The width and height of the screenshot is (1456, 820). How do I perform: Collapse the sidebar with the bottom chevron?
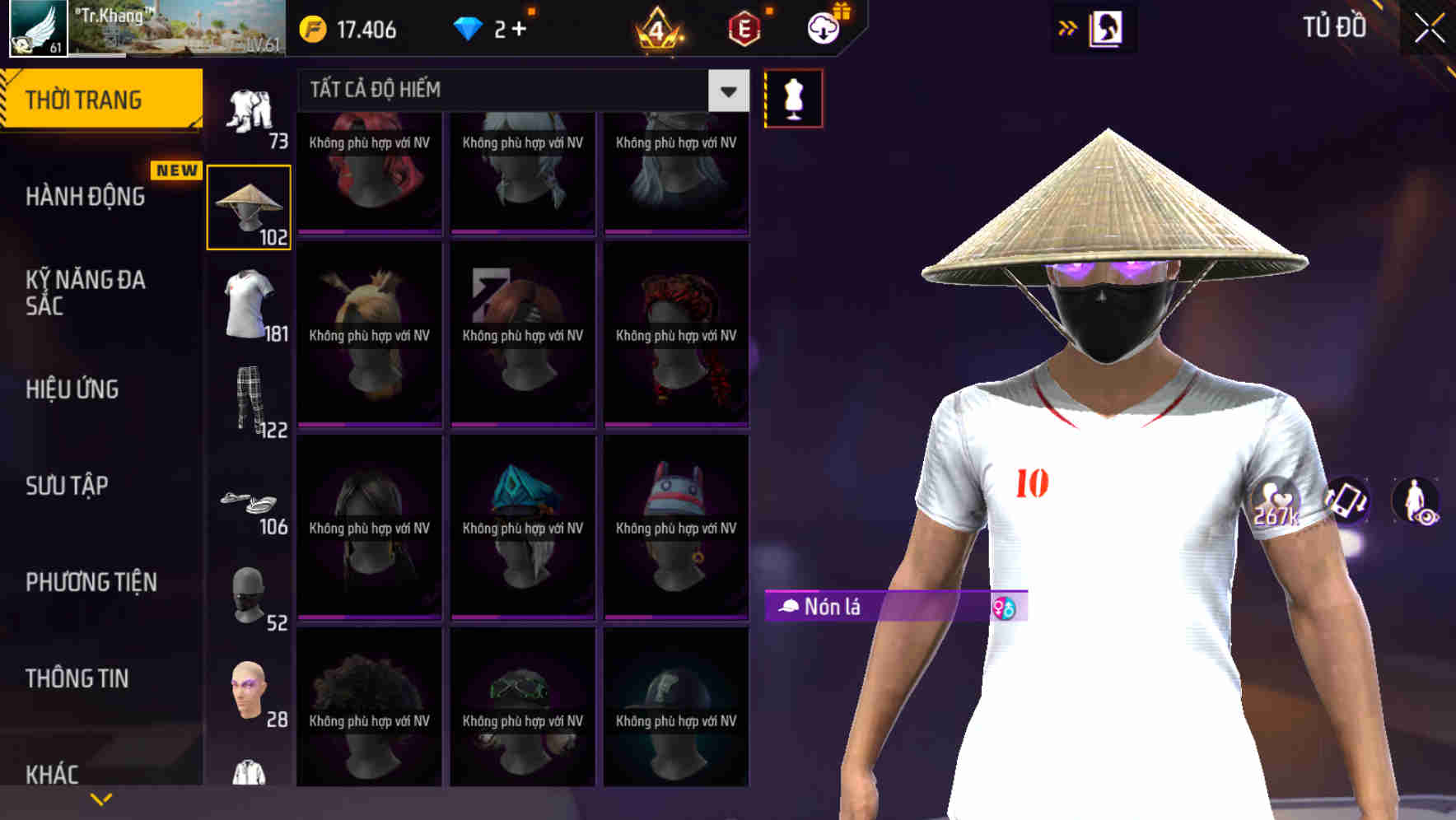101,797
